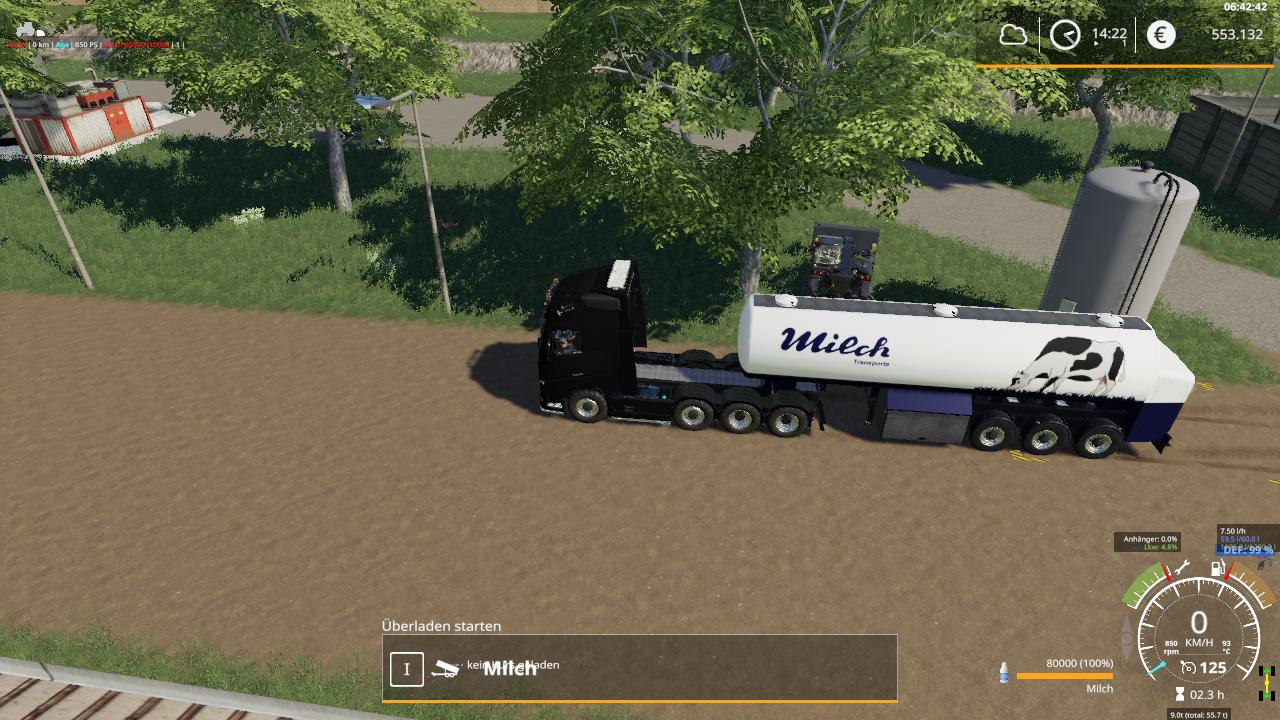Select the fuel pump icon on the gauge
Viewport: 1280px width, 720px height.
click(x=1217, y=569)
